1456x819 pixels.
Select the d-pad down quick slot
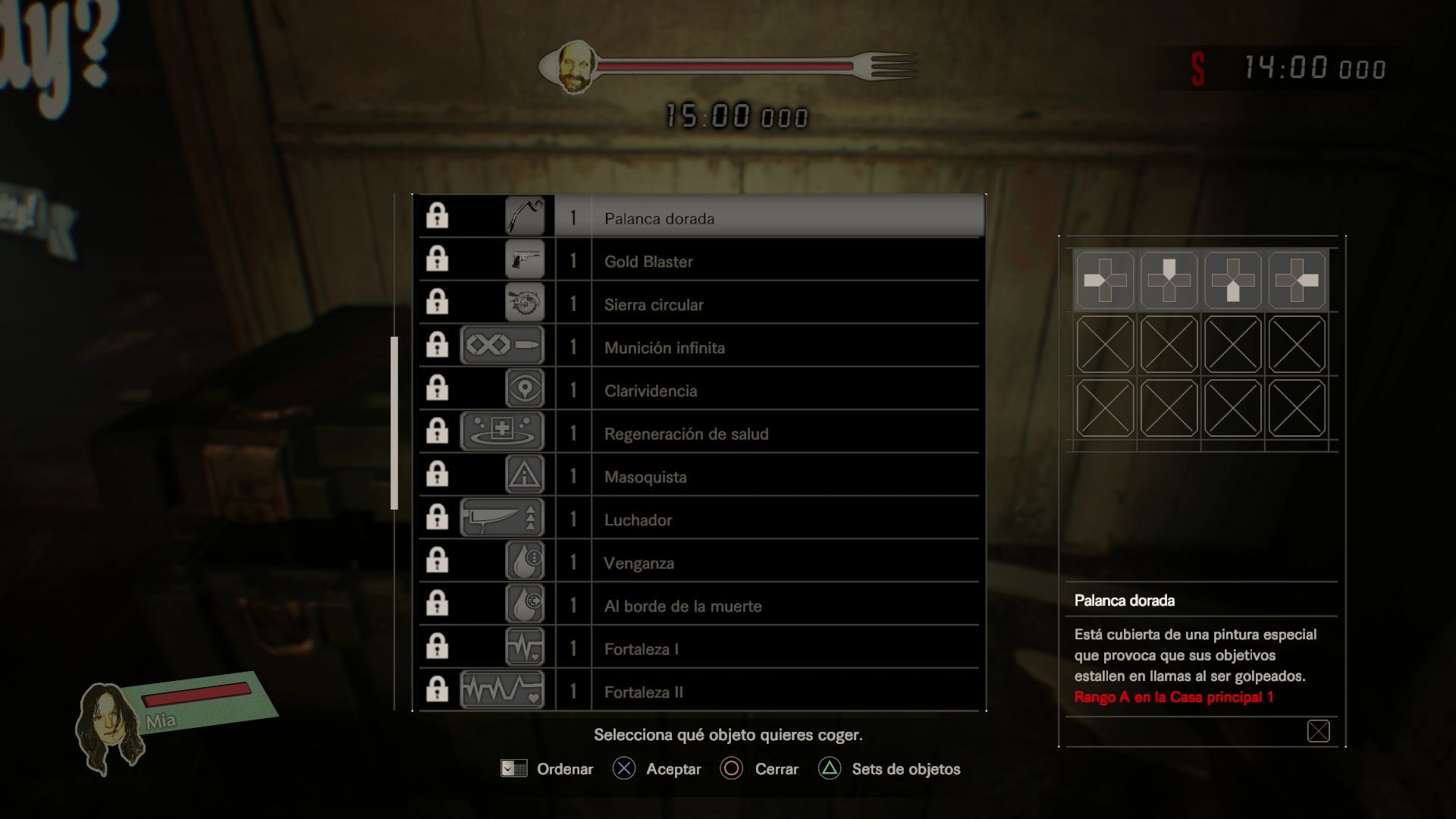[x=1232, y=281]
